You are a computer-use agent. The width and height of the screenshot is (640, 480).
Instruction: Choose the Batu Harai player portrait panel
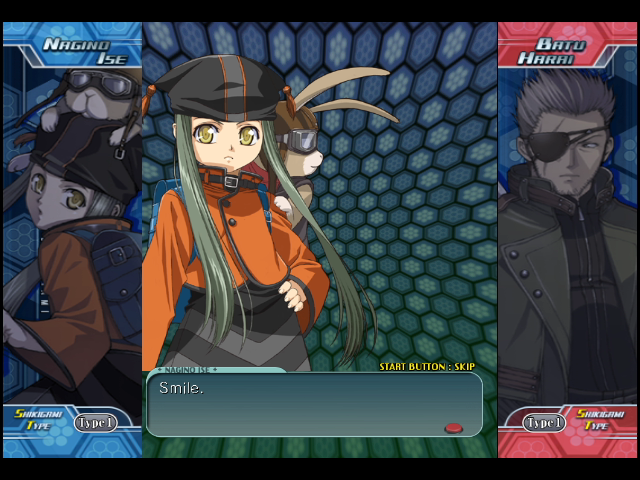tap(567, 230)
